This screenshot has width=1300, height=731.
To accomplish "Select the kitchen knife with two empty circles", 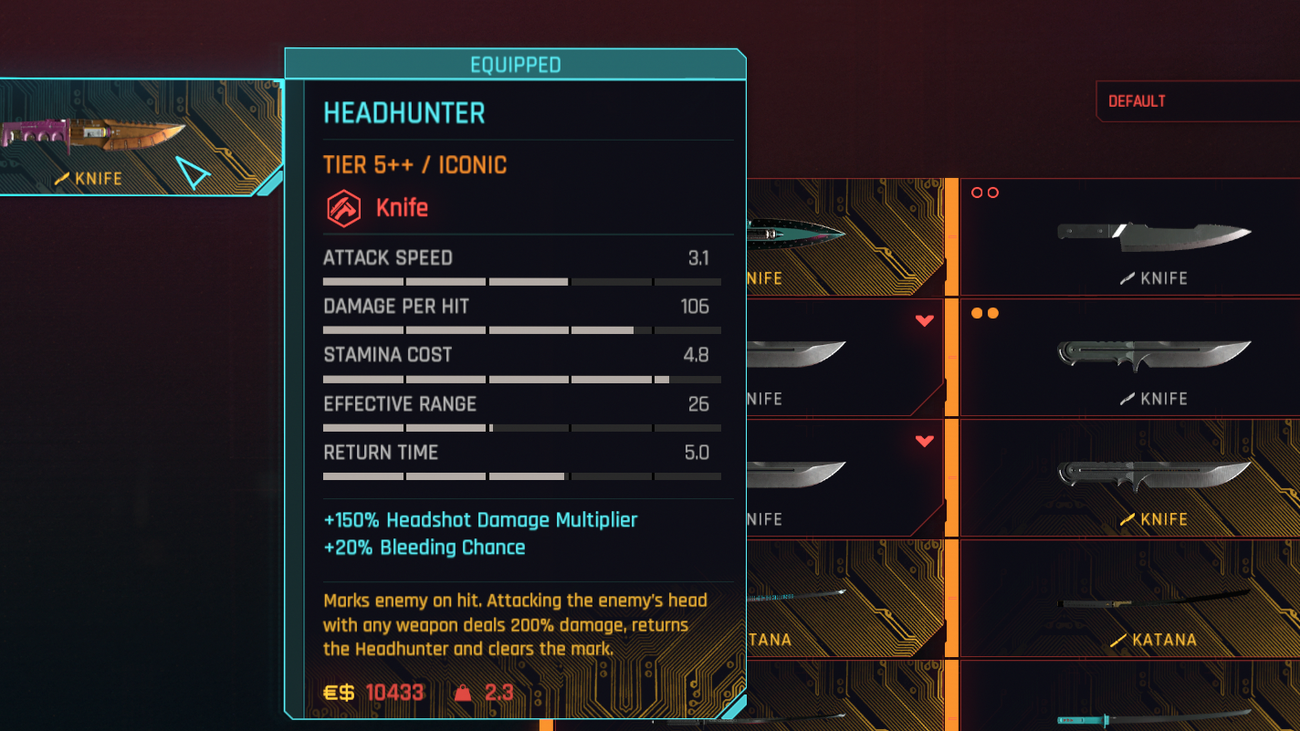I will tap(1130, 237).
